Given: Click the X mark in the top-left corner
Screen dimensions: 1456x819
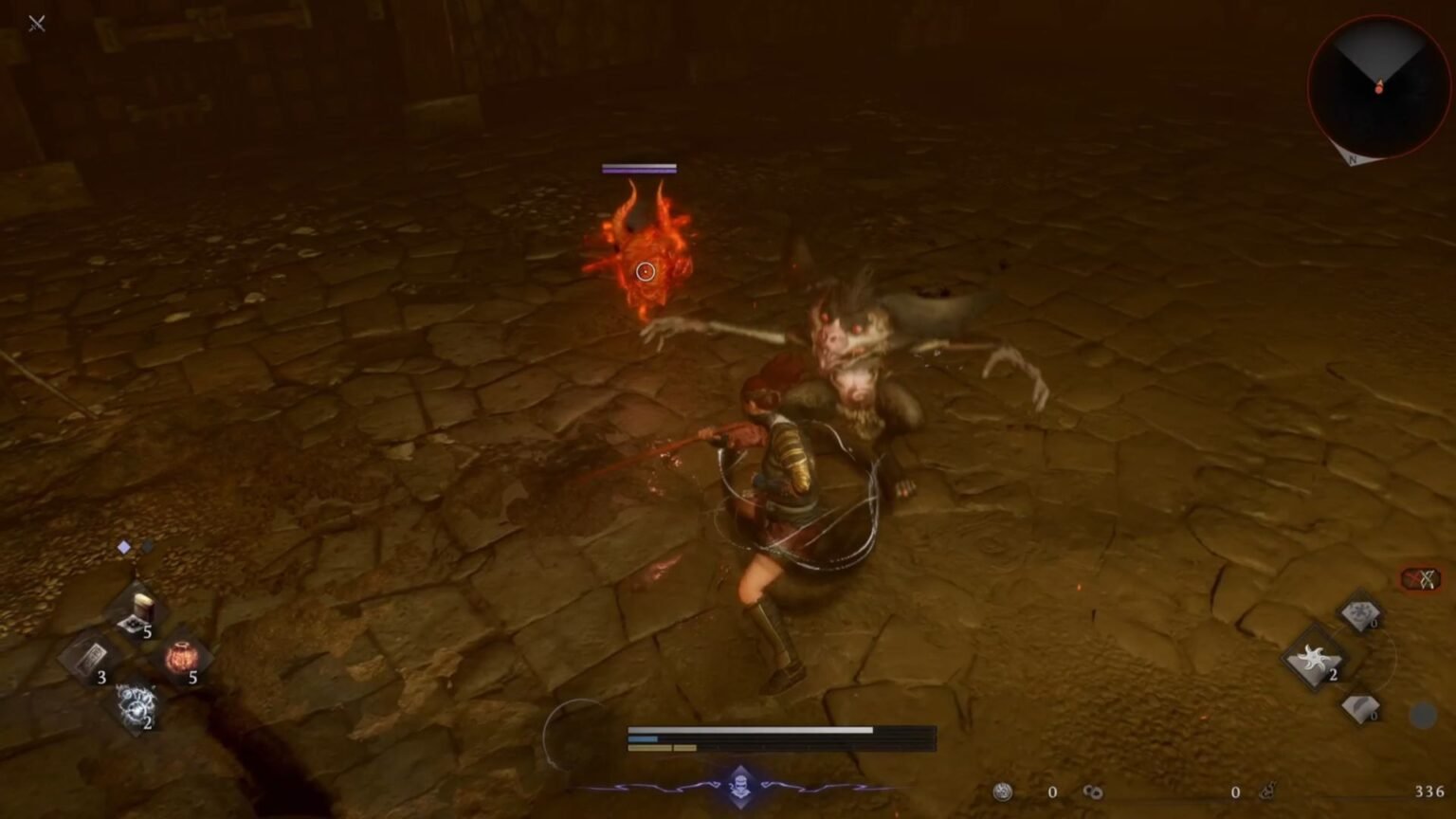Looking at the screenshot, I should [37, 24].
